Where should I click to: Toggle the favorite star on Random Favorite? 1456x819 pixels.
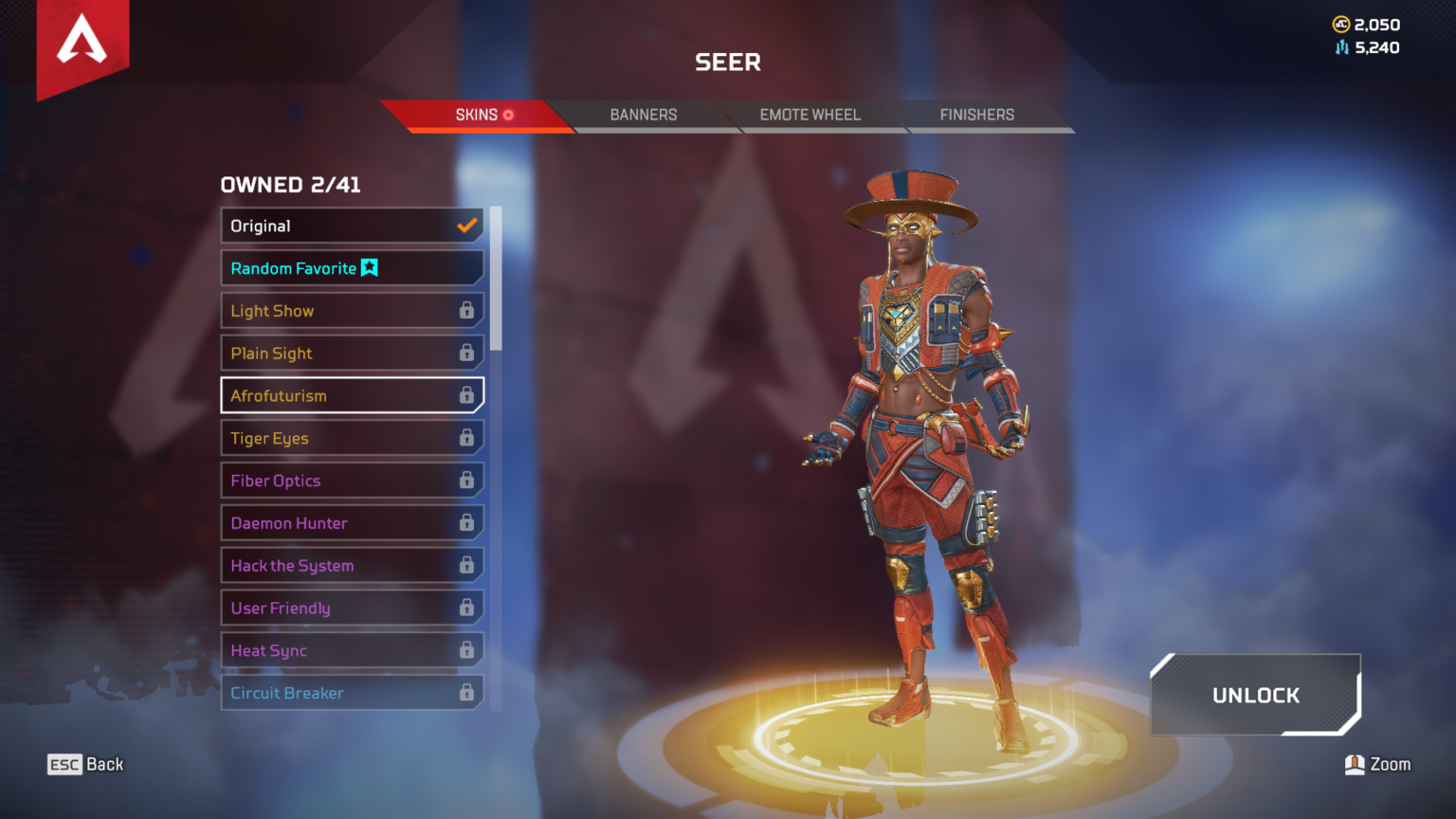coord(370,268)
